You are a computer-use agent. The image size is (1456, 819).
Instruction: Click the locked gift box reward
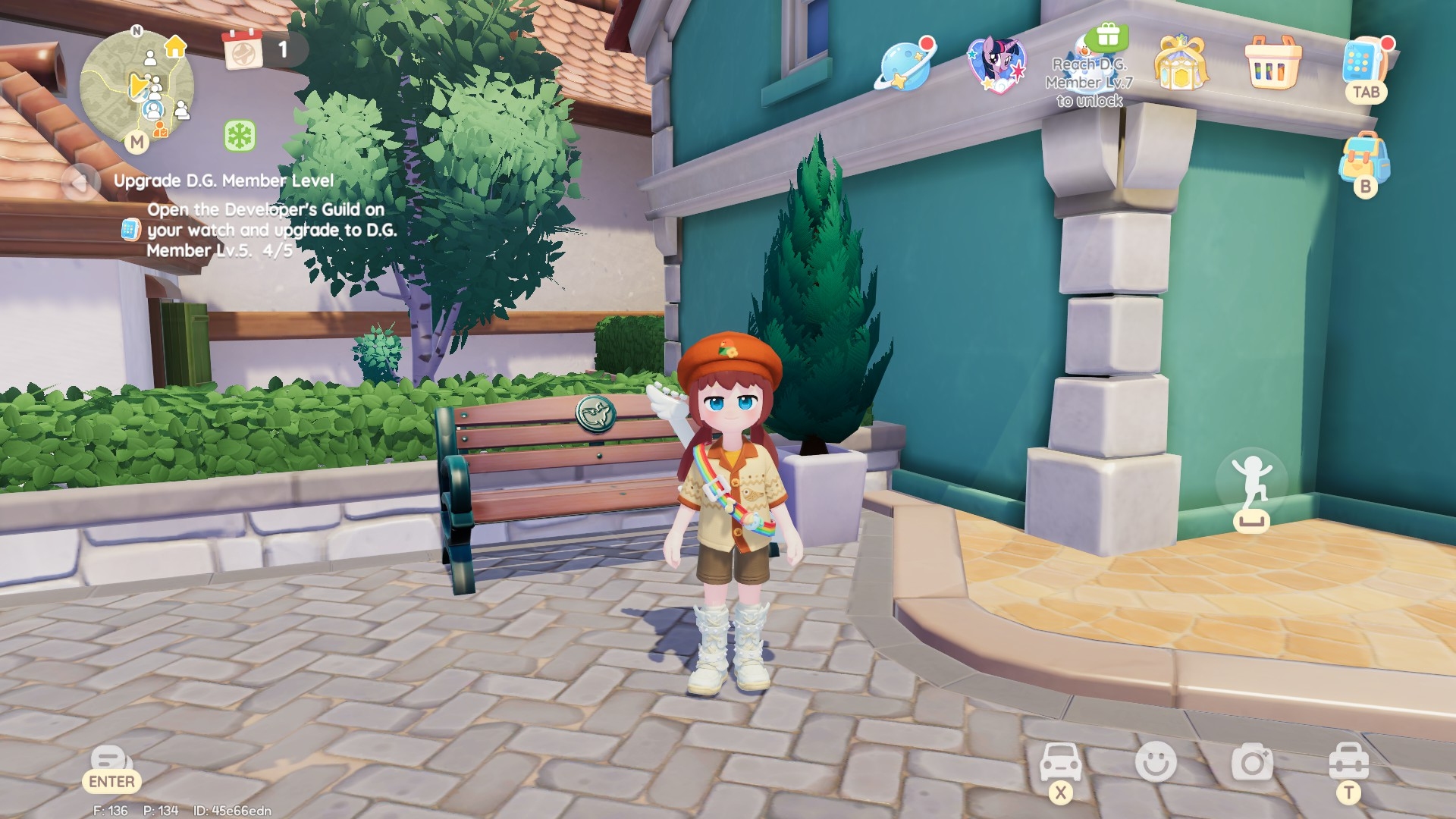pos(1106,36)
